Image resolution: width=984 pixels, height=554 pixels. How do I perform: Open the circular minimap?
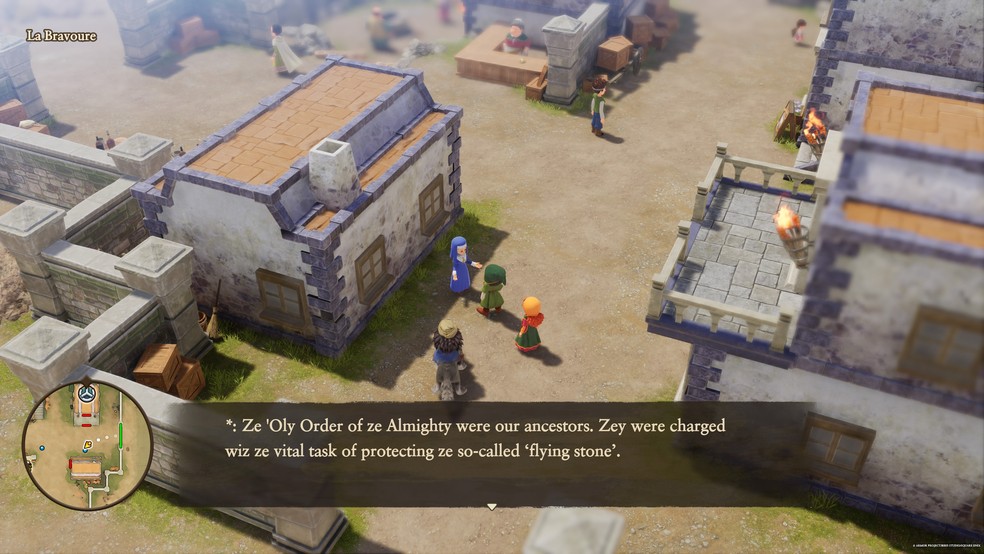tap(87, 445)
